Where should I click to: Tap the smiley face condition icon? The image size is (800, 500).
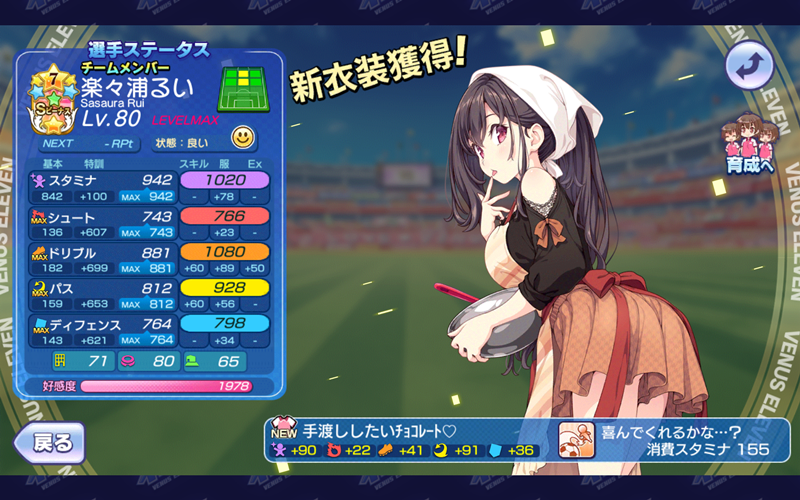pos(242,136)
